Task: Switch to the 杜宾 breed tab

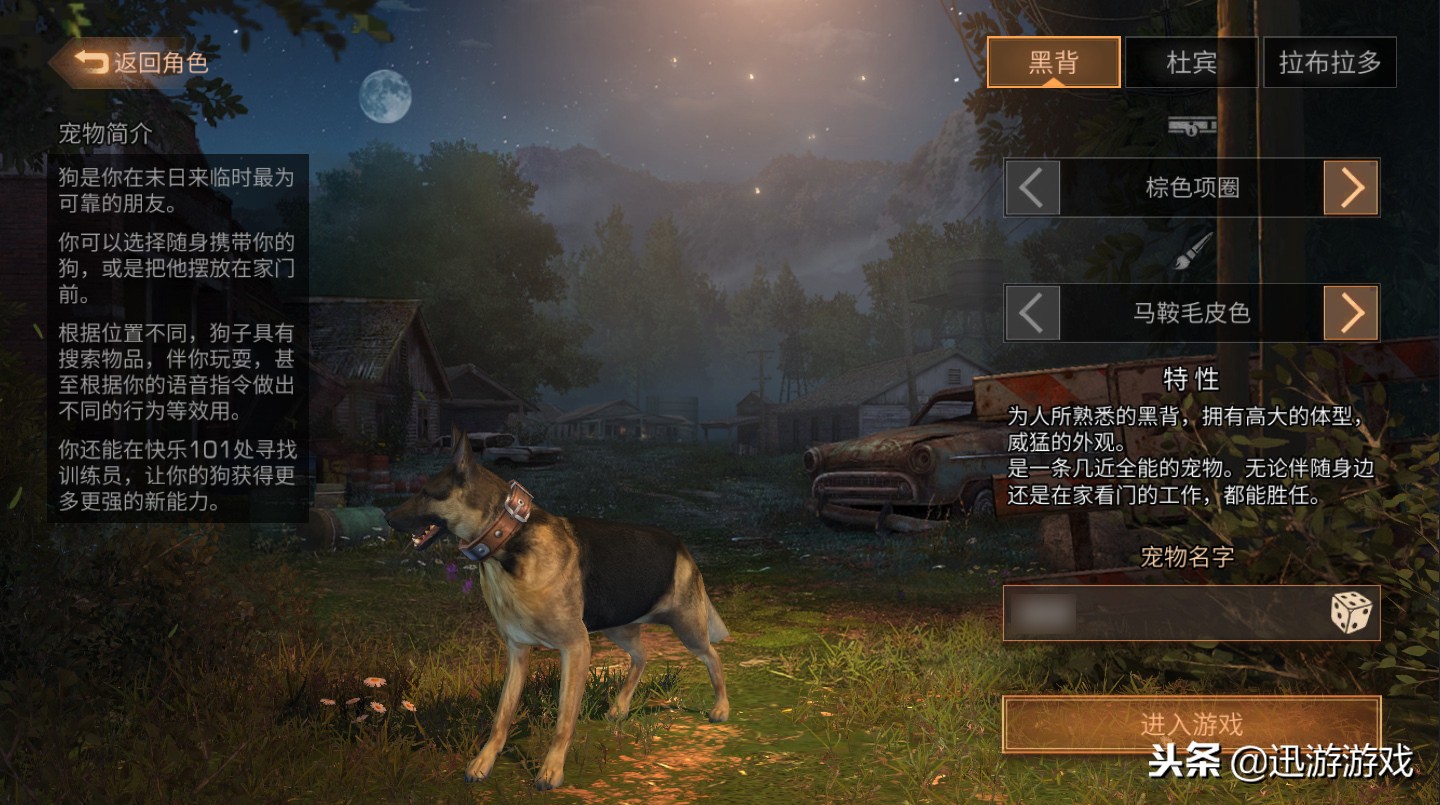Action: [x=1191, y=63]
